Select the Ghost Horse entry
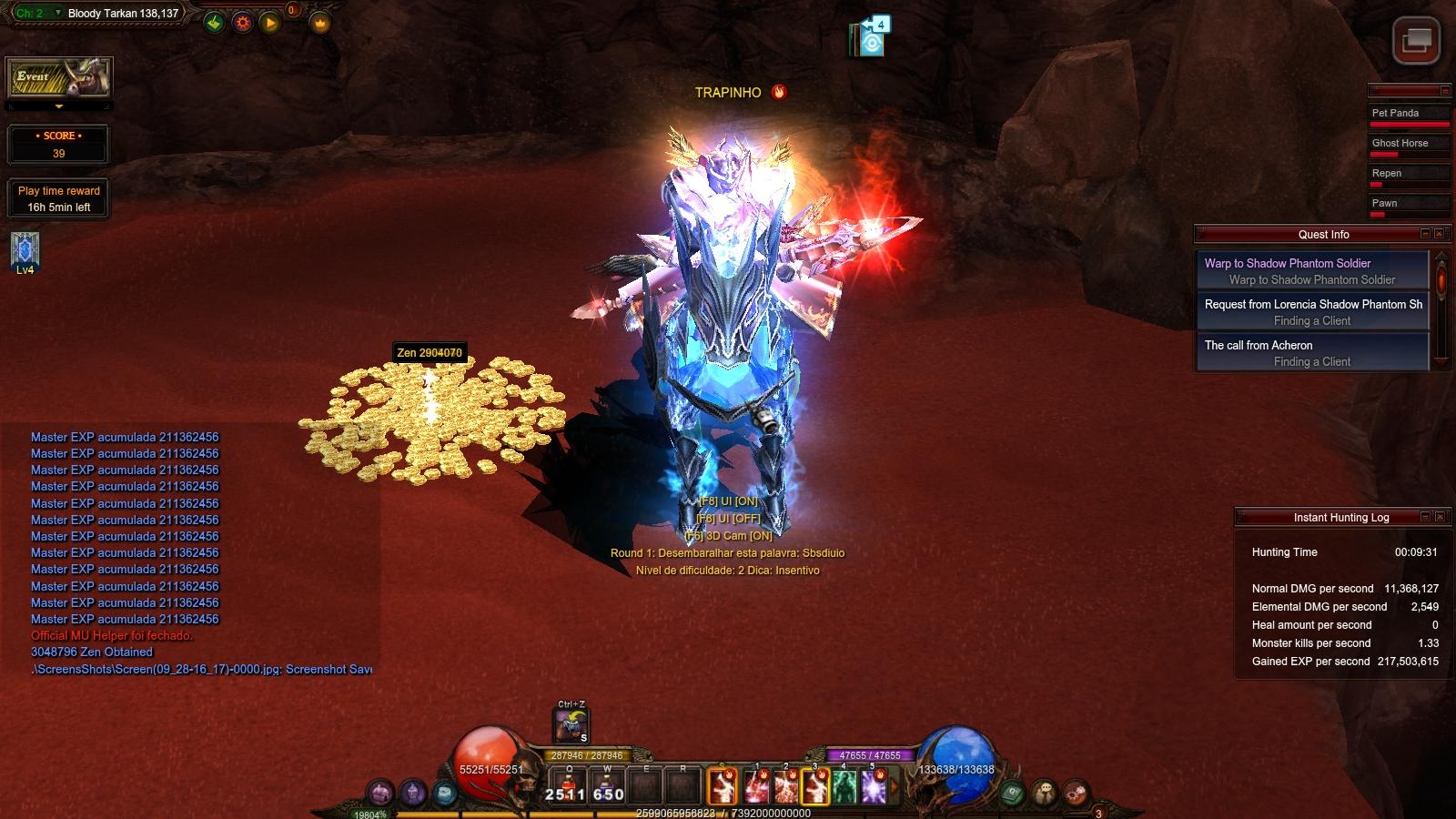This screenshot has width=1456, height=819. tap(1409, 145)
